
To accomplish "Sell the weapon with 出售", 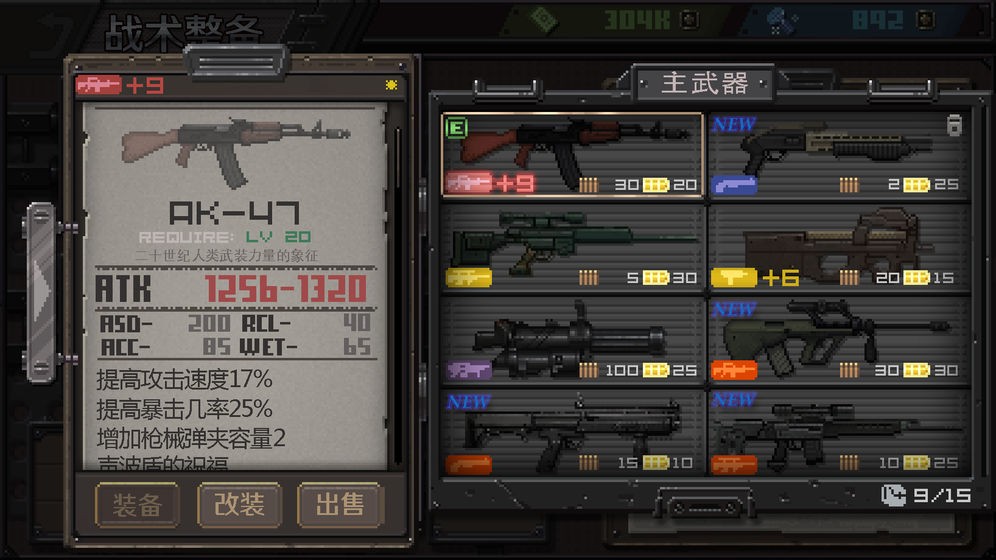I will (340, 505).
